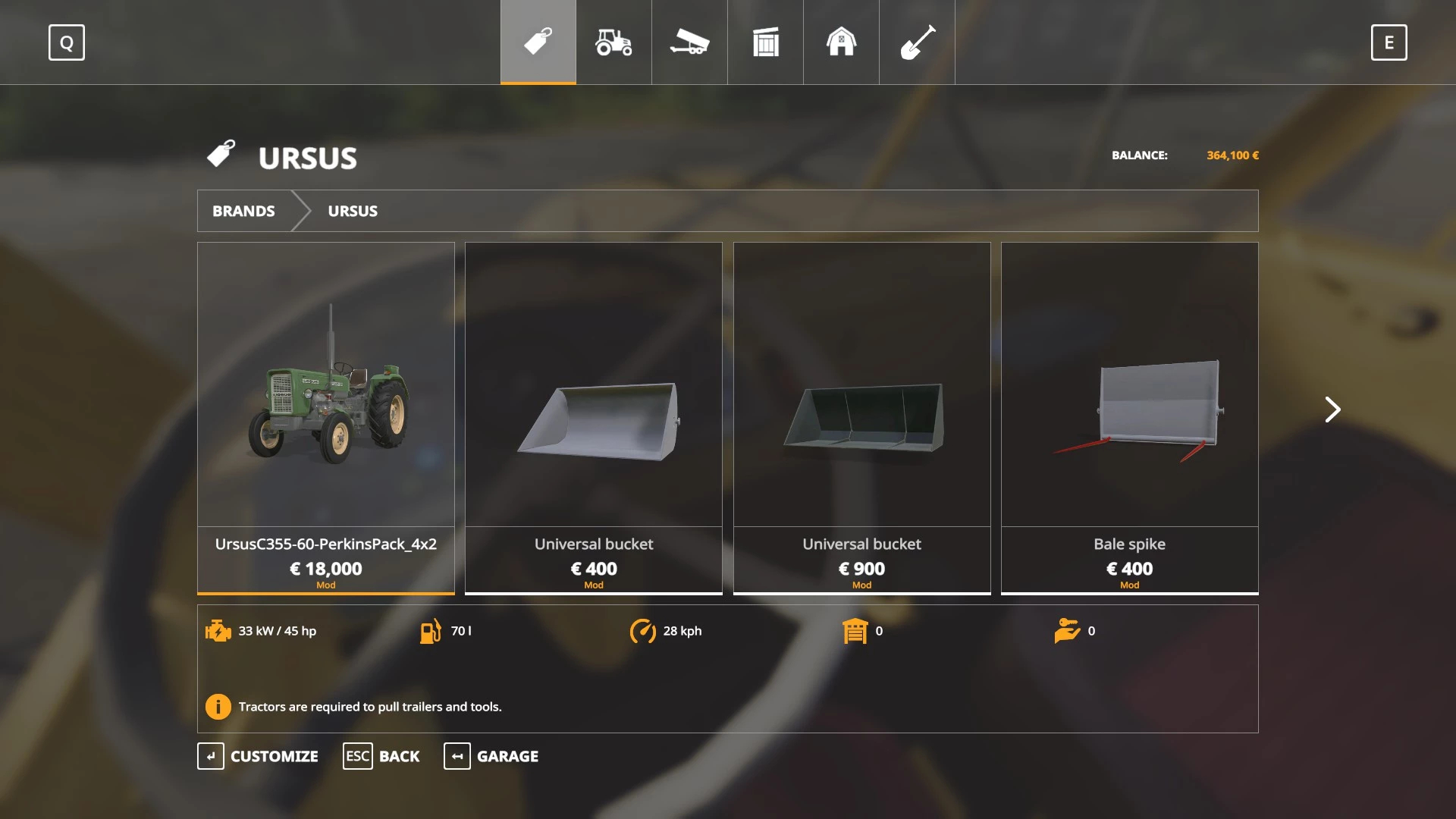Image resolution: width=1456 pixels, height=819 pixels.
Task: Select the container objects tab
Action: point(765,42)
